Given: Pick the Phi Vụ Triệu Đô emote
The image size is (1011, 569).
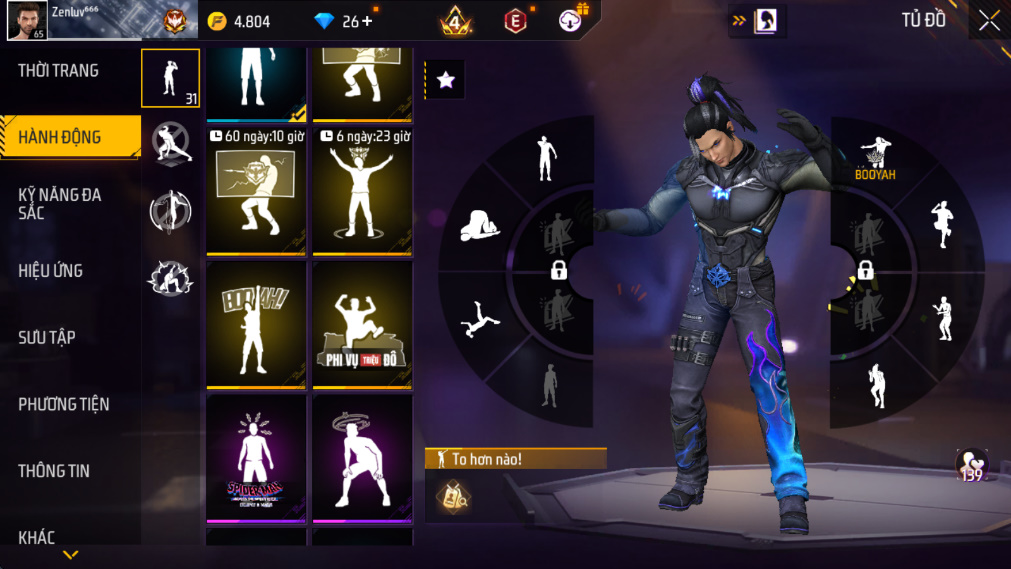Looking at the screenshot, I should point(362,324).
